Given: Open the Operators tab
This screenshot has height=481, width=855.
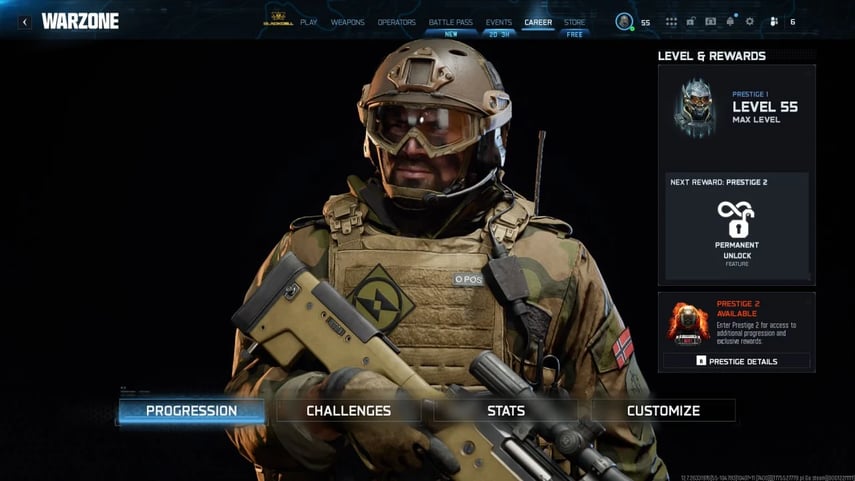Looking at the screenshot, I should click(397, 22).
